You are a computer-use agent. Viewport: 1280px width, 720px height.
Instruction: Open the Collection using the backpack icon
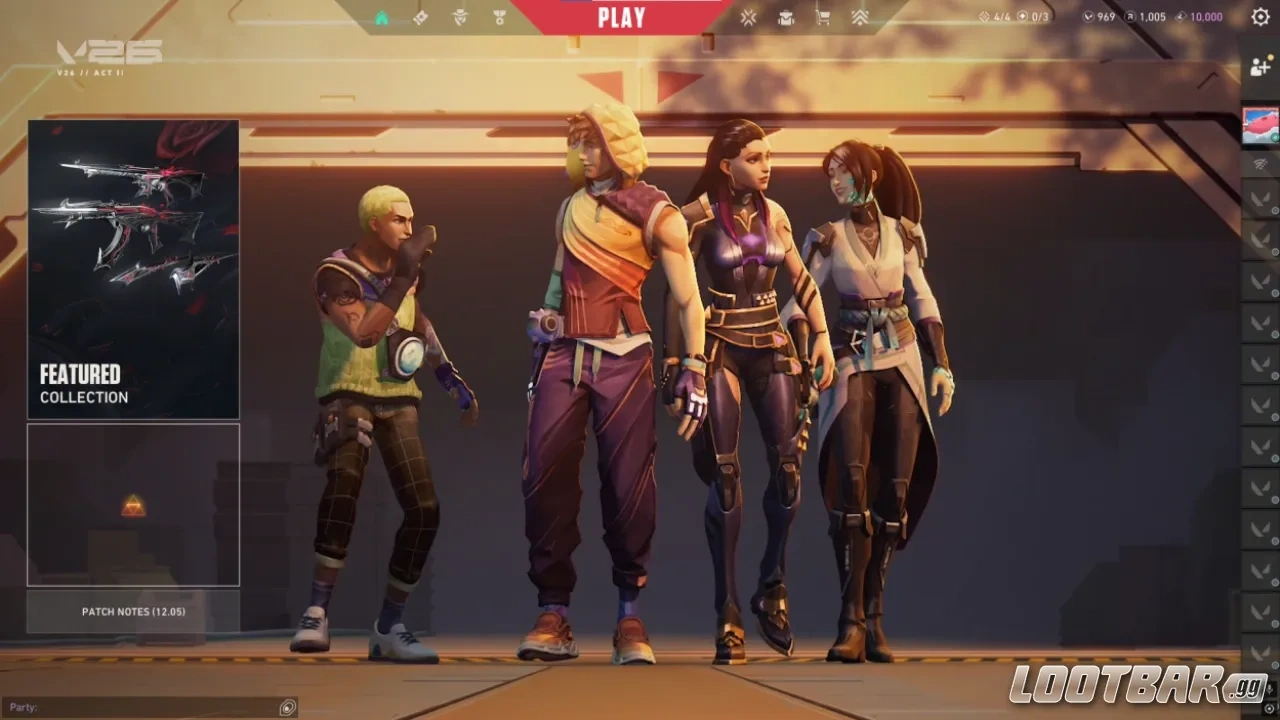786,16
